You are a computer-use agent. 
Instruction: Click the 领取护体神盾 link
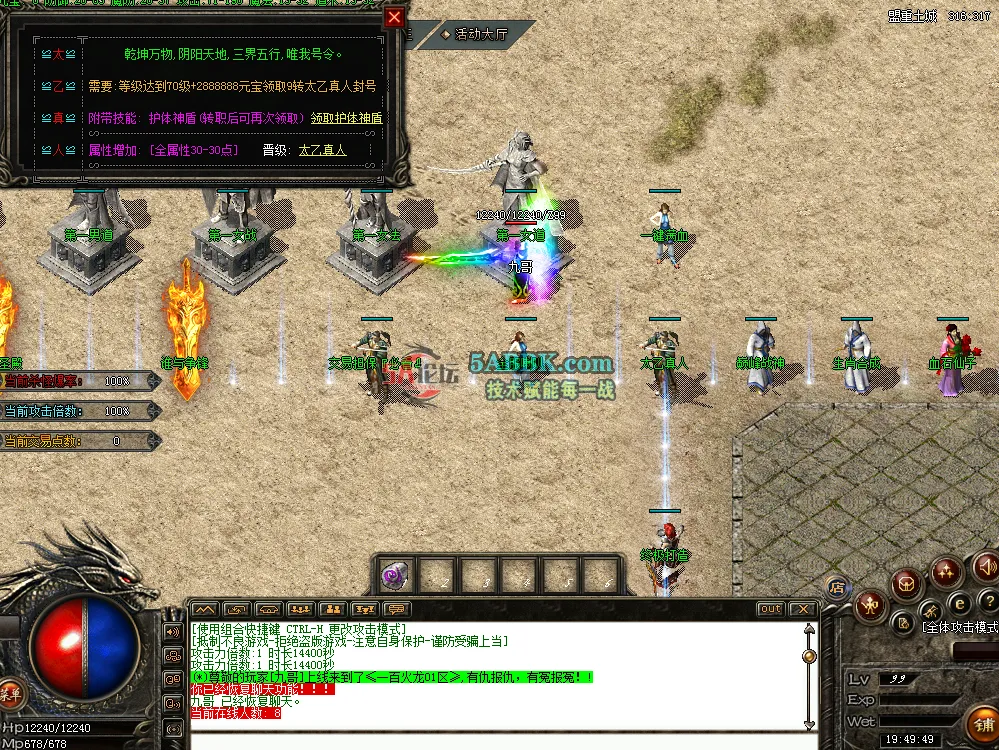tap(346, 117)
